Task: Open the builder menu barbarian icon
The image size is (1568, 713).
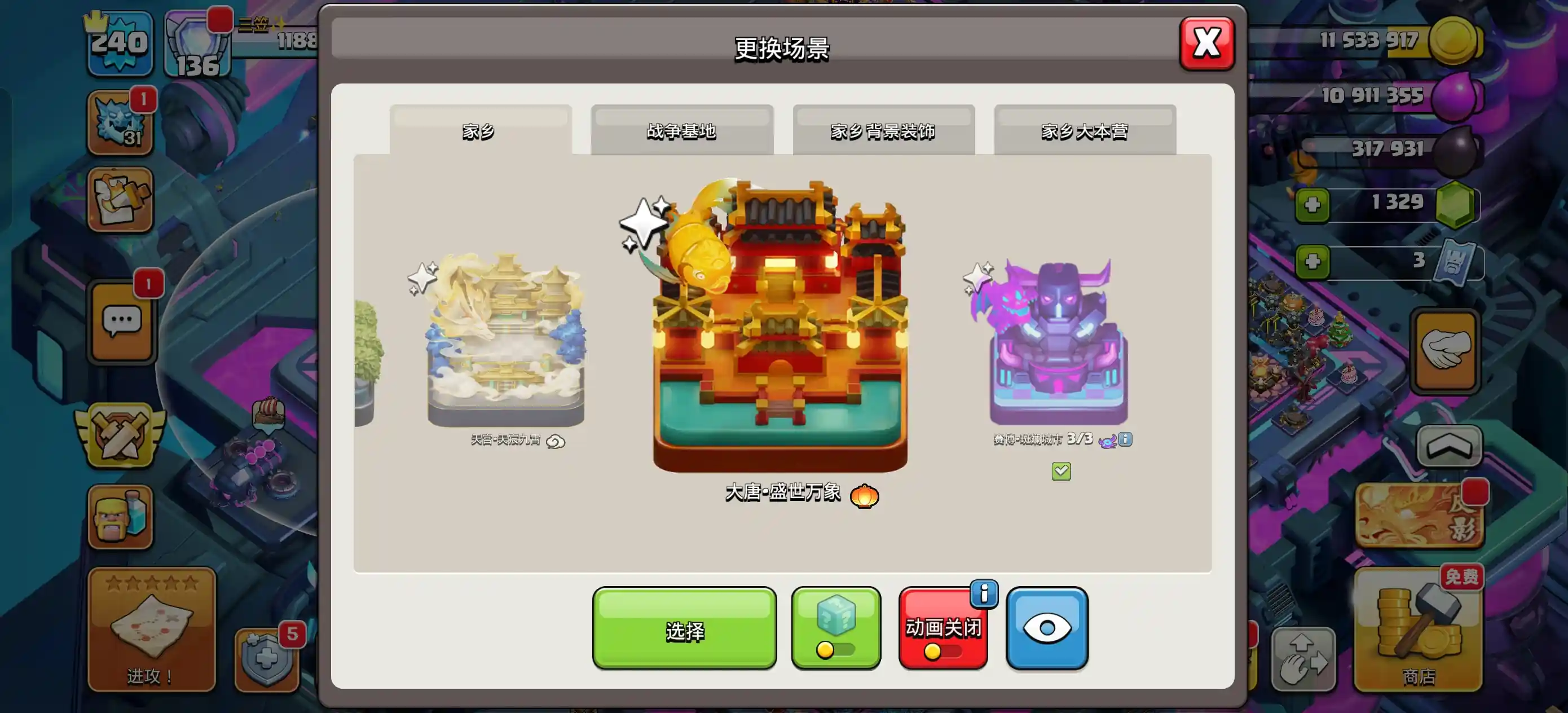Action: (120, 516)
